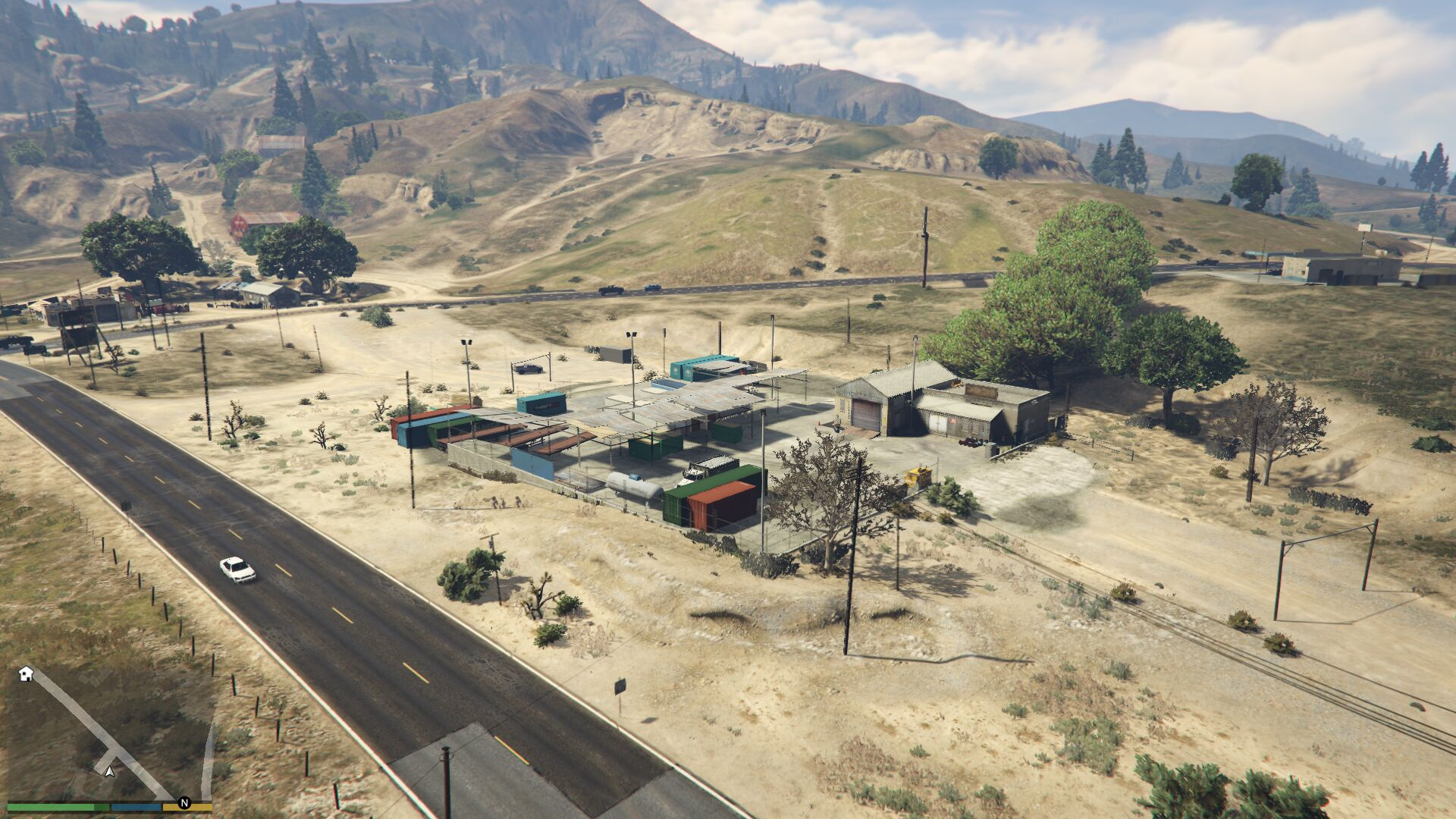Select the white player arrow on the minimap
1456x819 pixels.
(x=109, y=771)
